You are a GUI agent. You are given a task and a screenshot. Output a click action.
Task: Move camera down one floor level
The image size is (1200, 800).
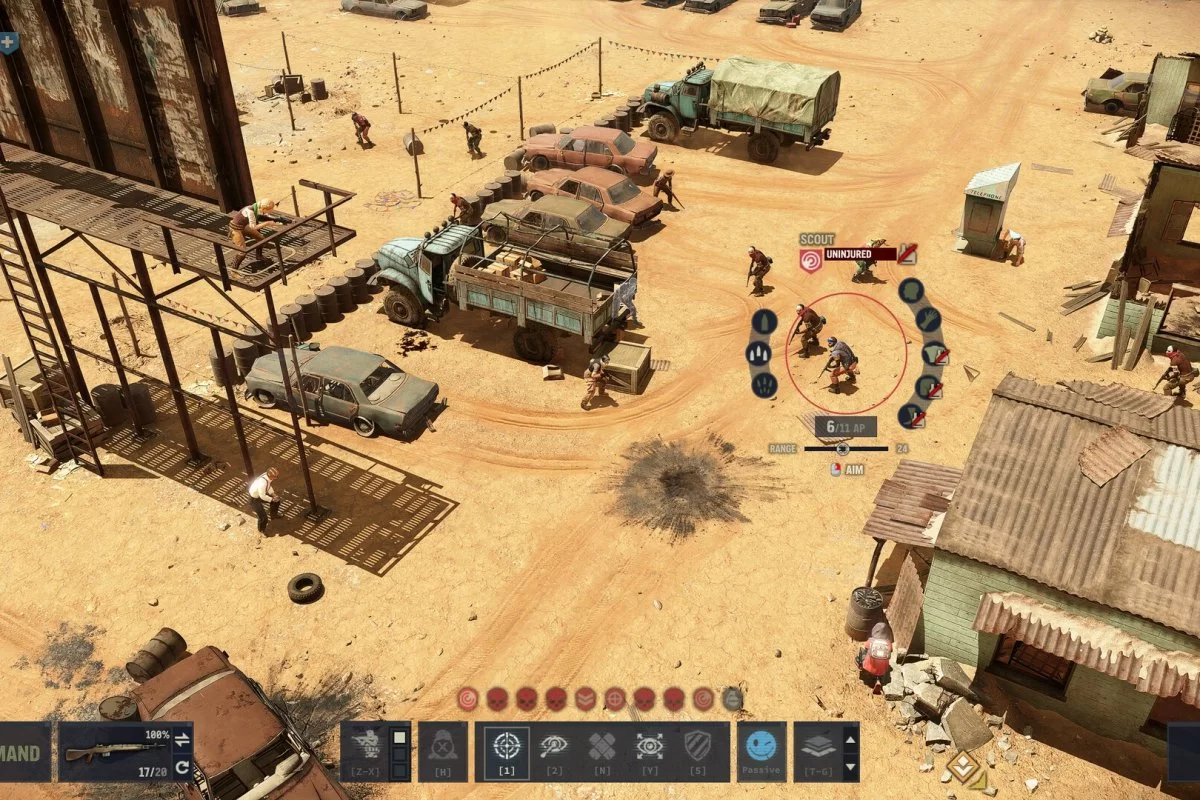(x=850, y=765)
